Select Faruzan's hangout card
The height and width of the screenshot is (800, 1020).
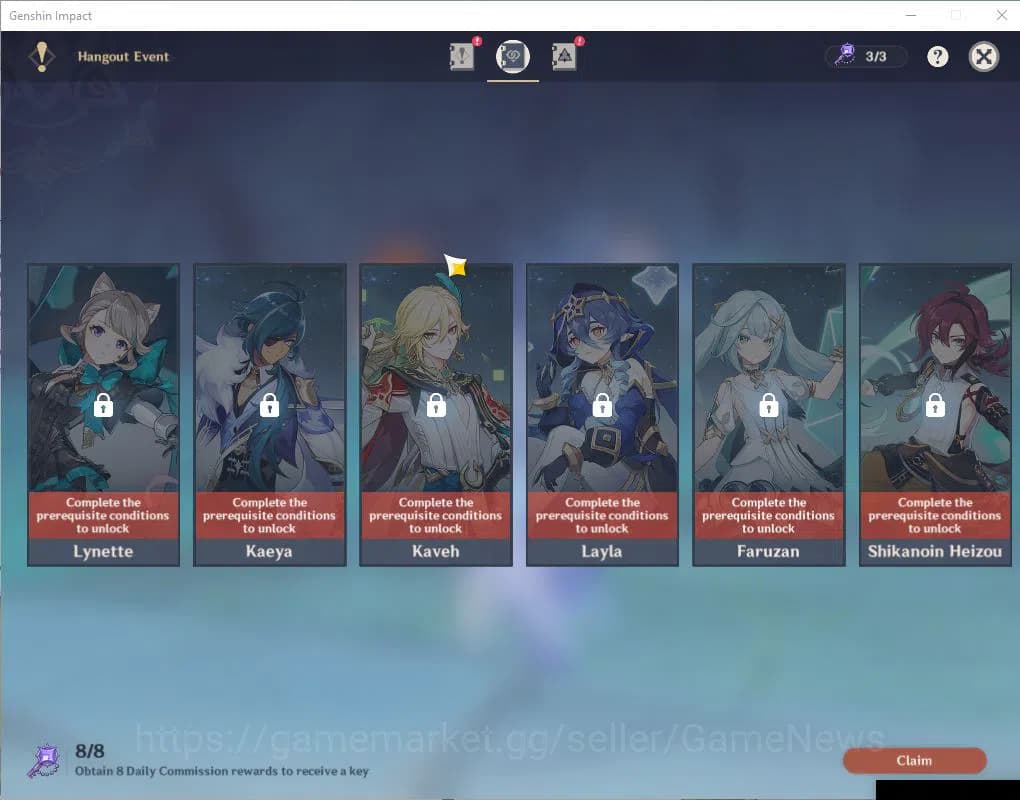tap(768, 414)
